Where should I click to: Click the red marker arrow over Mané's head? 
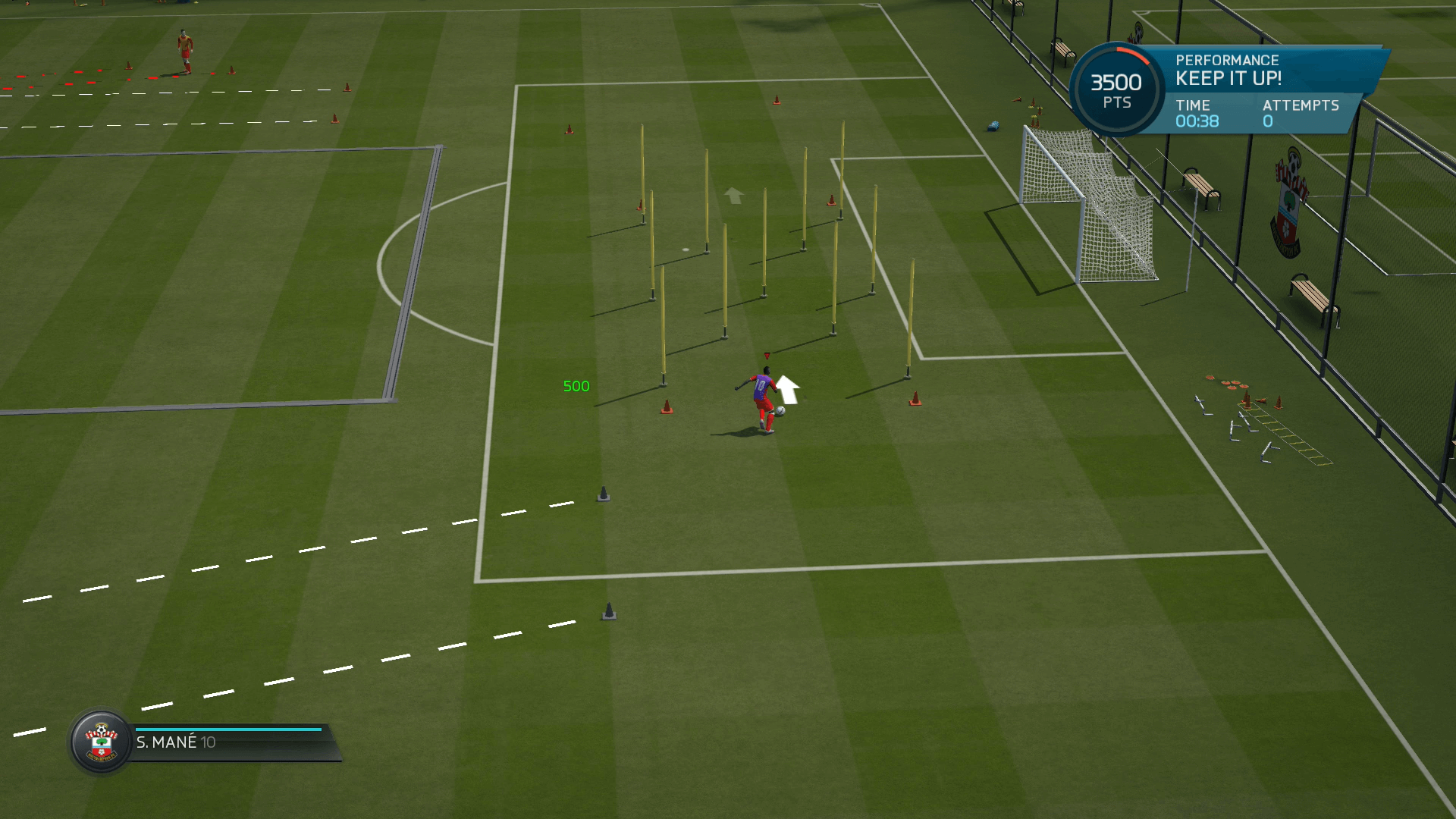(767, 355)
